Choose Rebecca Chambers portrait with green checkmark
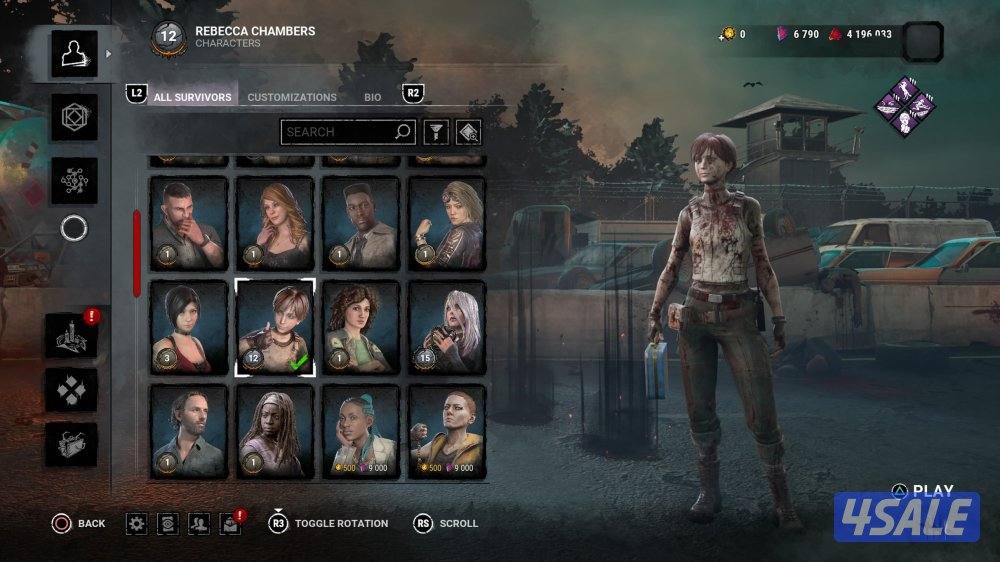This screenshot has height=562, width=1000. 275,328
